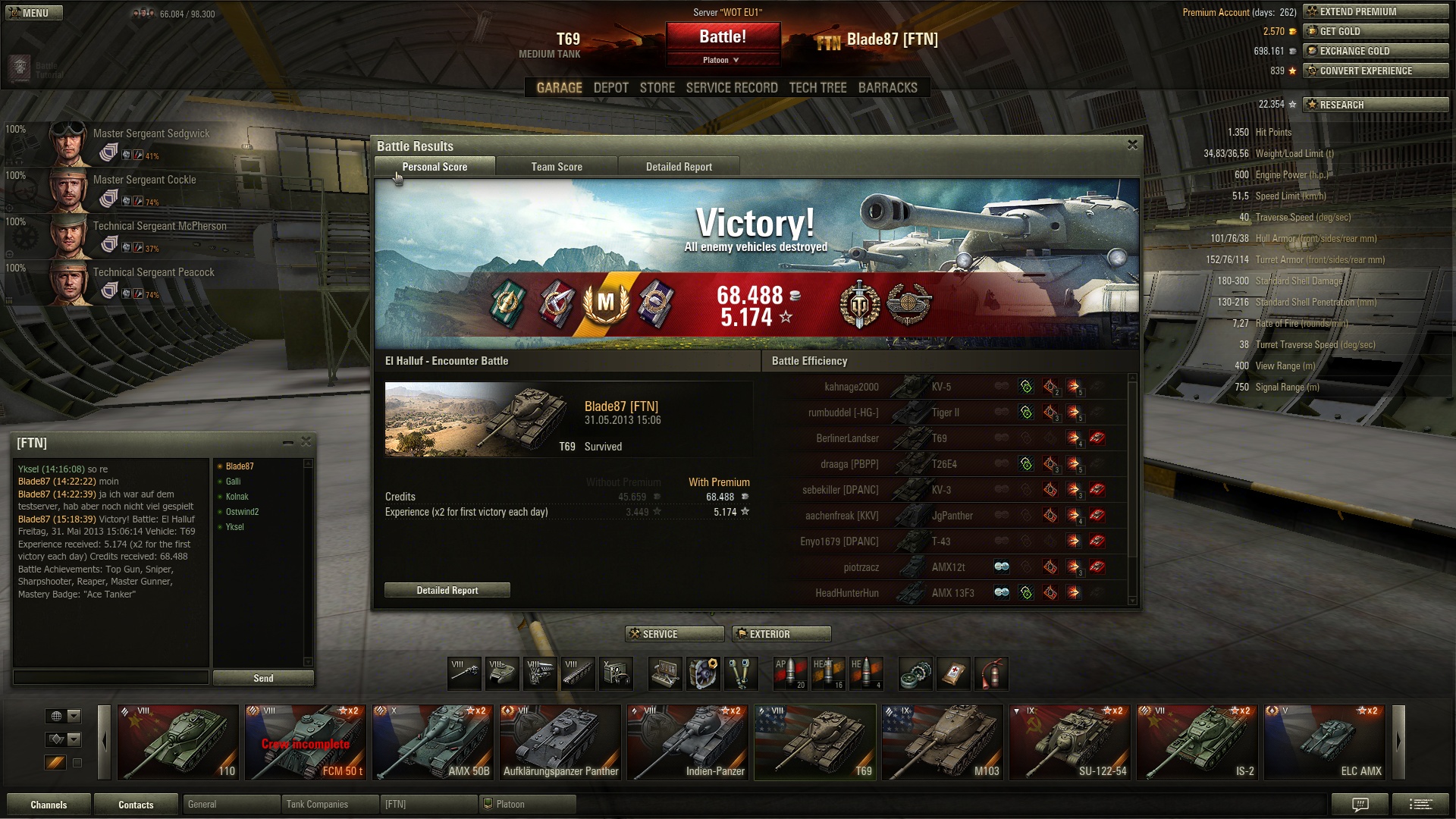Open the Service panel for the tank
Screen dimensions: 1456x819
tap(674, 634)
